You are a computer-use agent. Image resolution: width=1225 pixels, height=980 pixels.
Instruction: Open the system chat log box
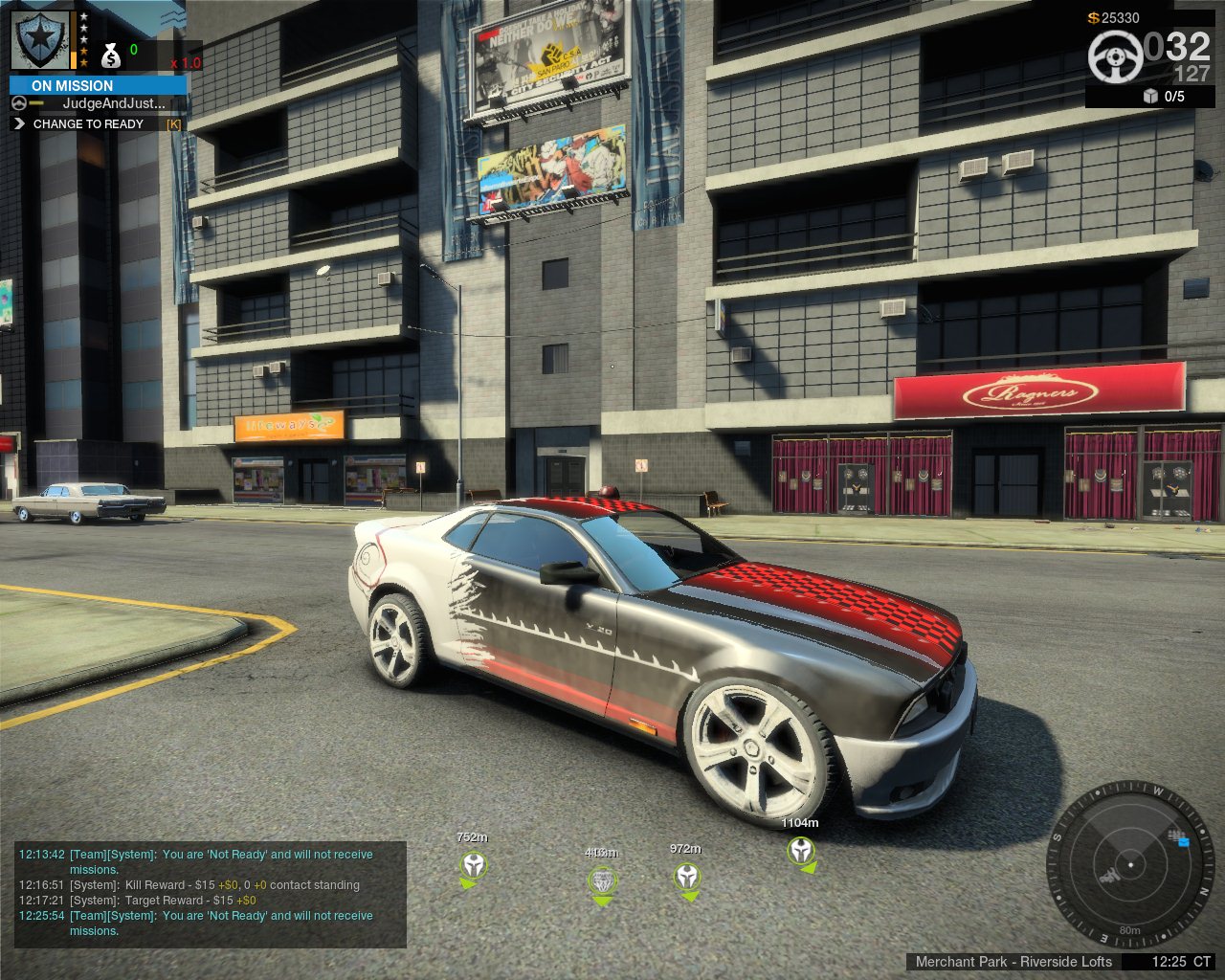click(211, 893)
